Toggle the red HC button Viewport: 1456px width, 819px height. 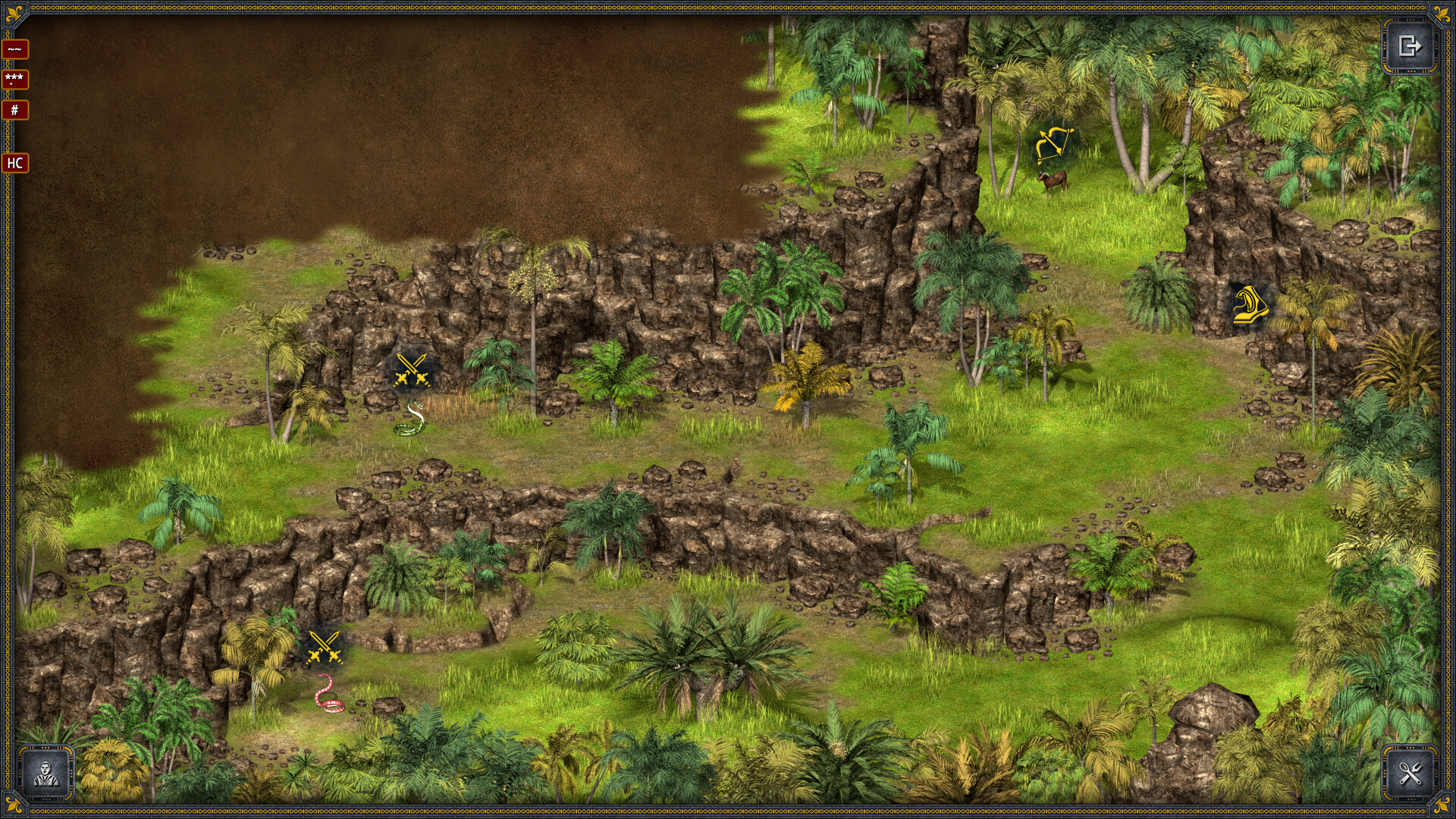(x=15, y=163)
